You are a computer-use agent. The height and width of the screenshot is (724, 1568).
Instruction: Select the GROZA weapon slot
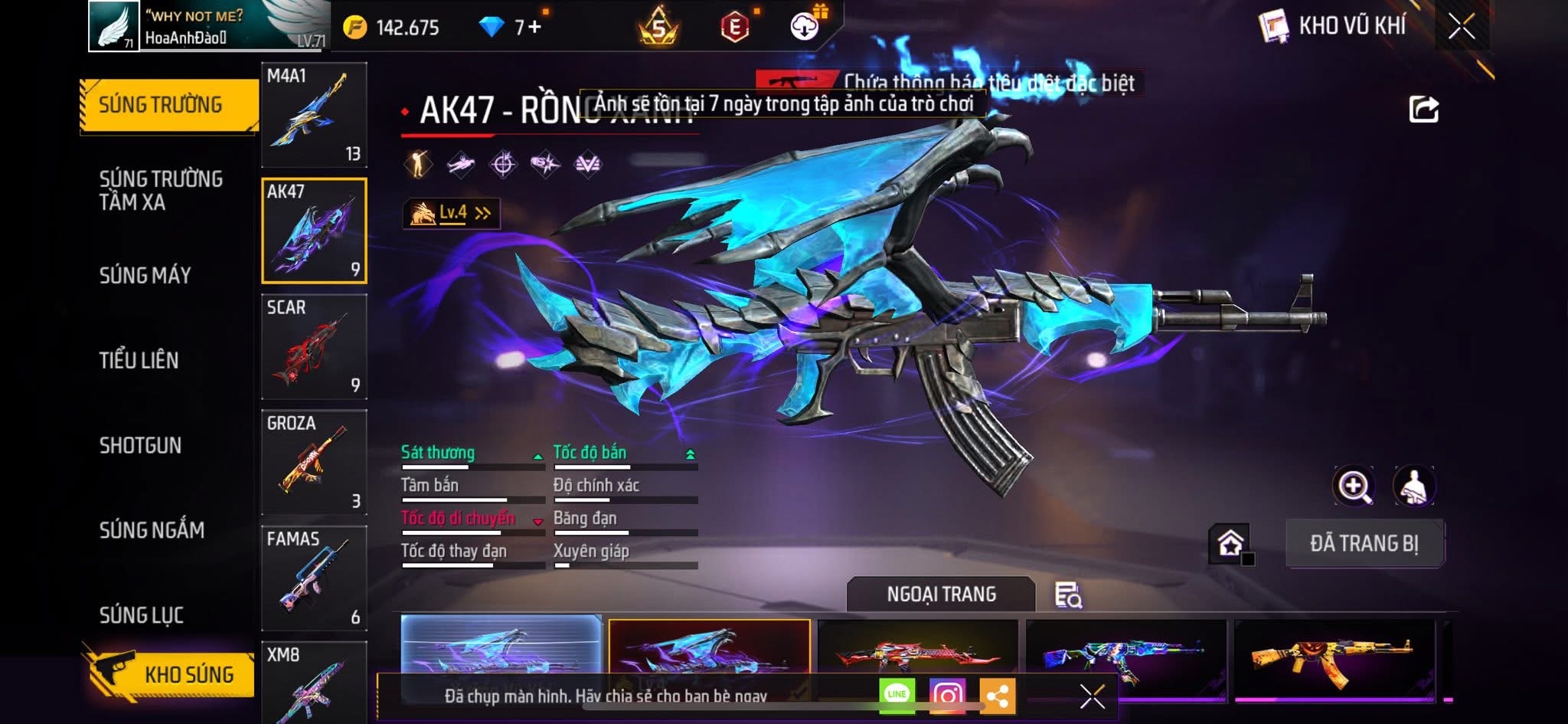click(x=314, y=463)
